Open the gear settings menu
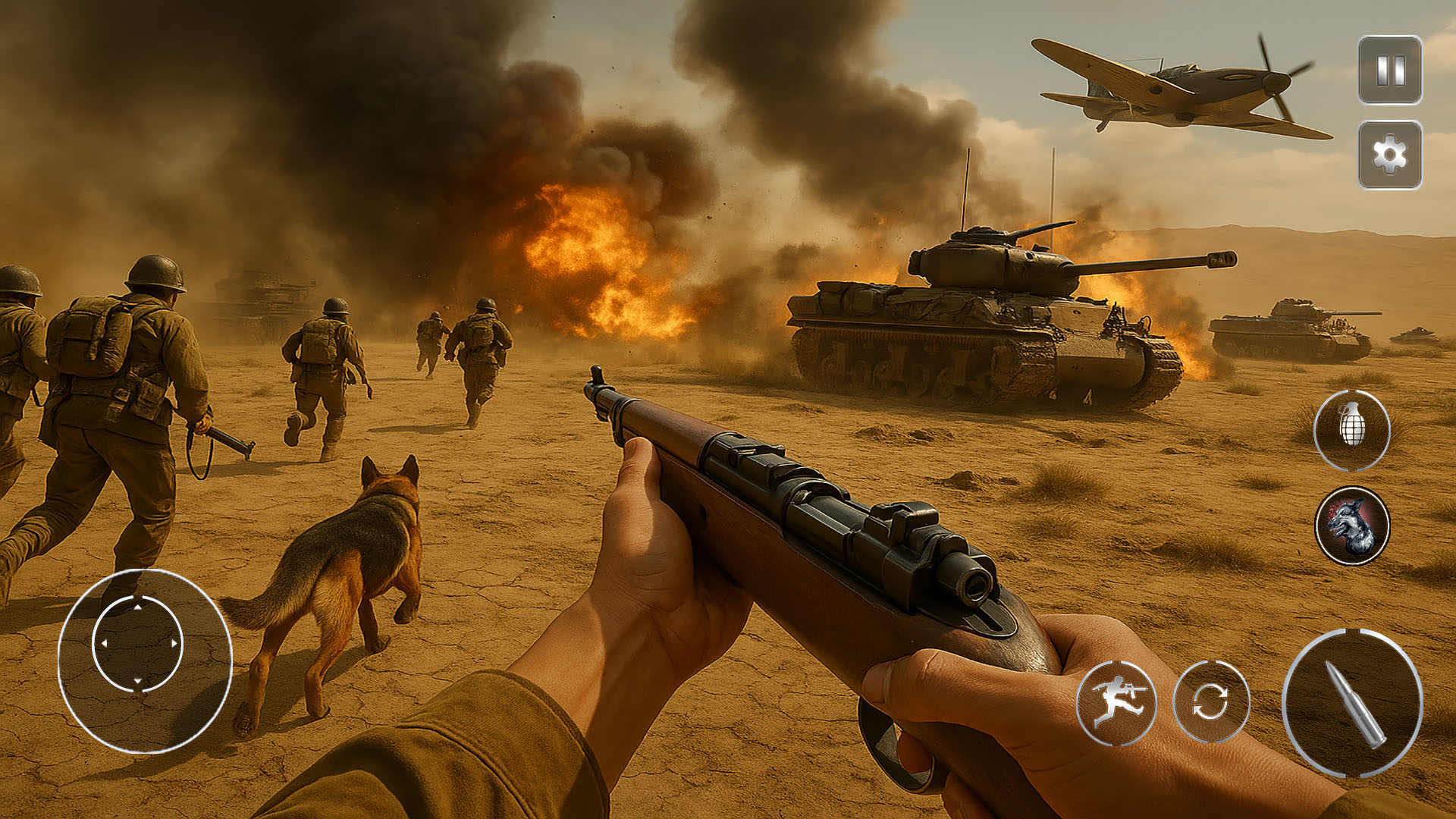The width and height of the screenshot is (1456, 819). (x=1390, y=155)
